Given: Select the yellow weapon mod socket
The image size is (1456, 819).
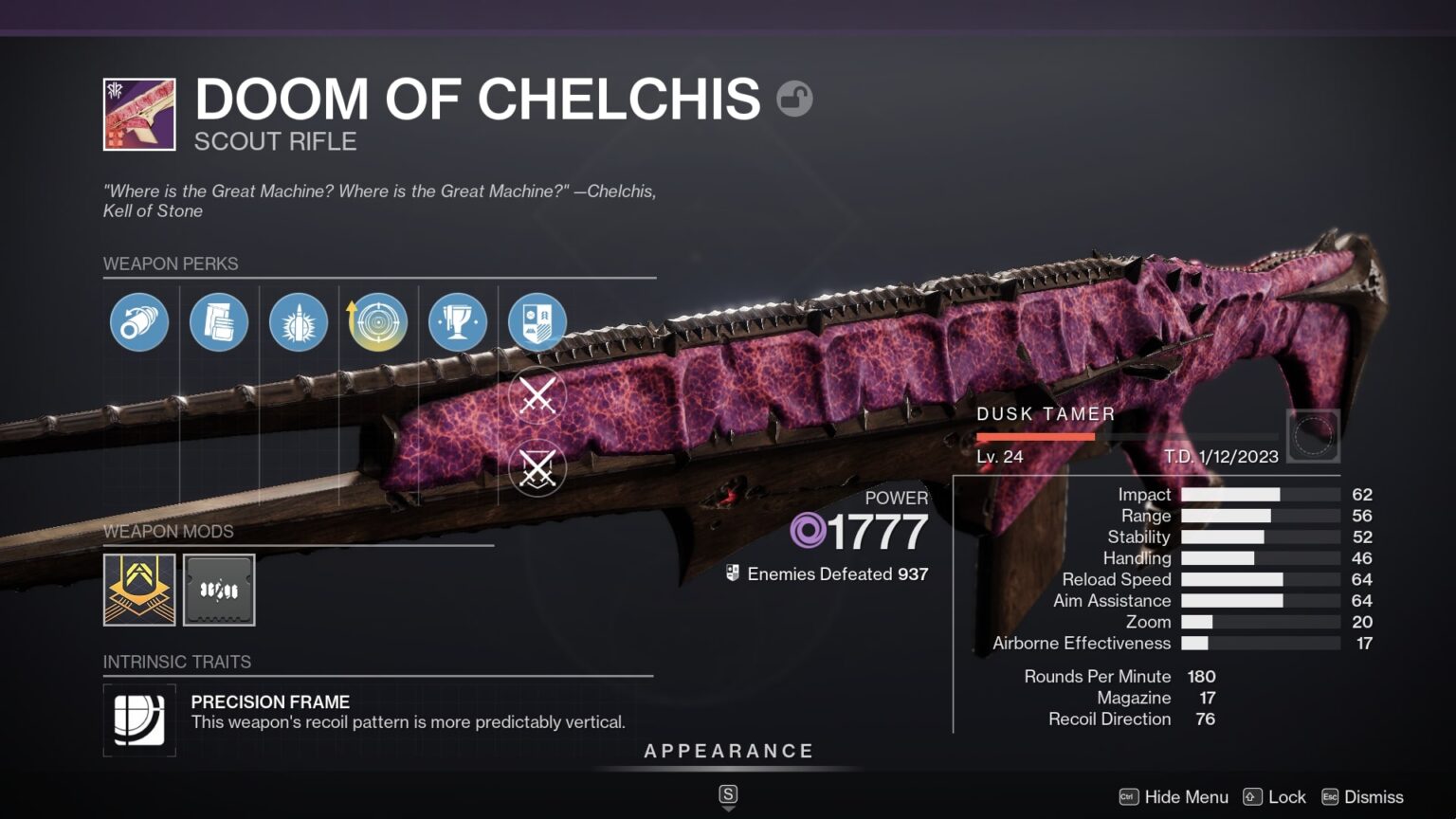Looking at the screenshot, I should click(138, 590).
